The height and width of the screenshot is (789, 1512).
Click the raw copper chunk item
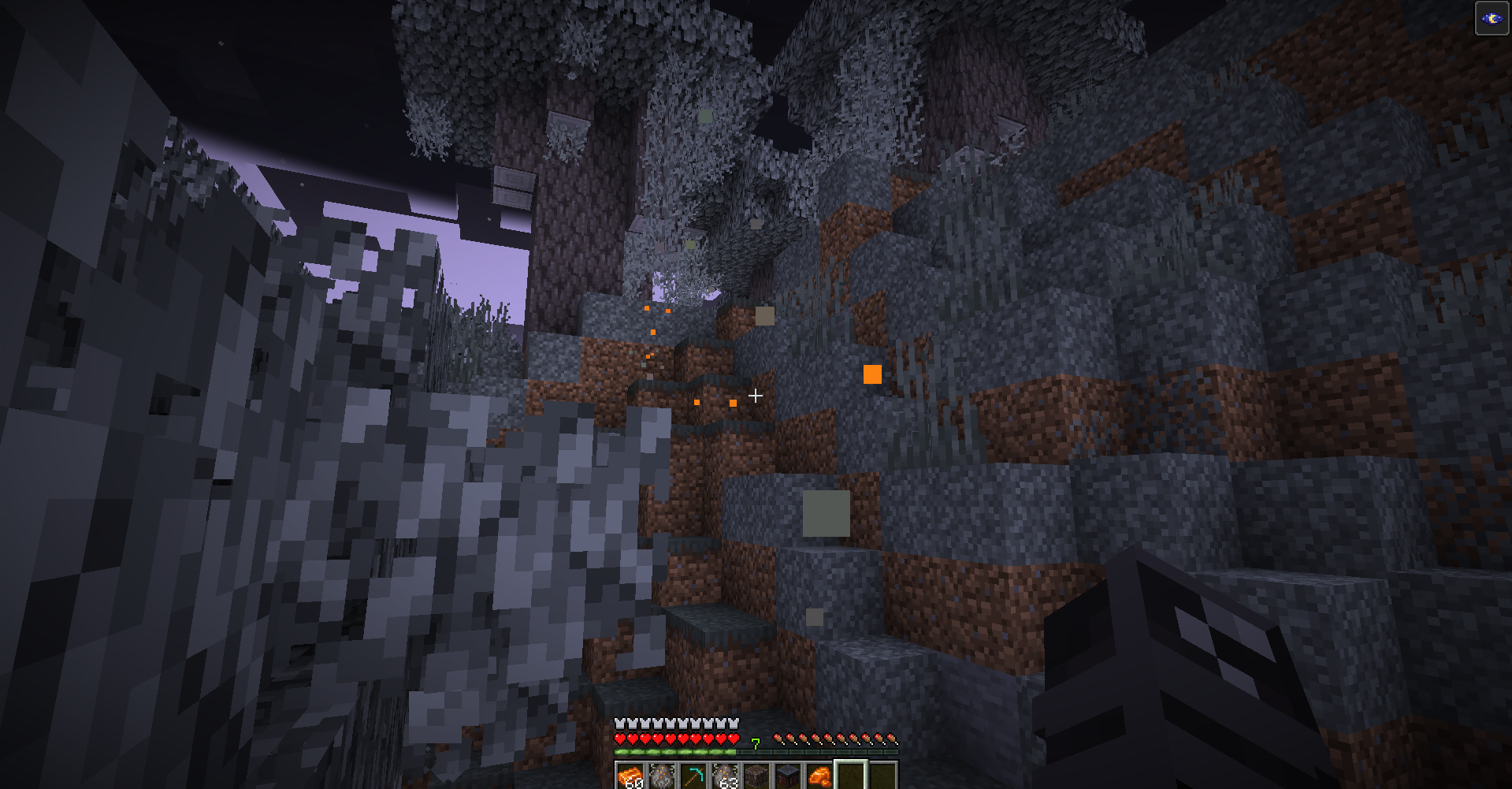click(x=819, y=775)
